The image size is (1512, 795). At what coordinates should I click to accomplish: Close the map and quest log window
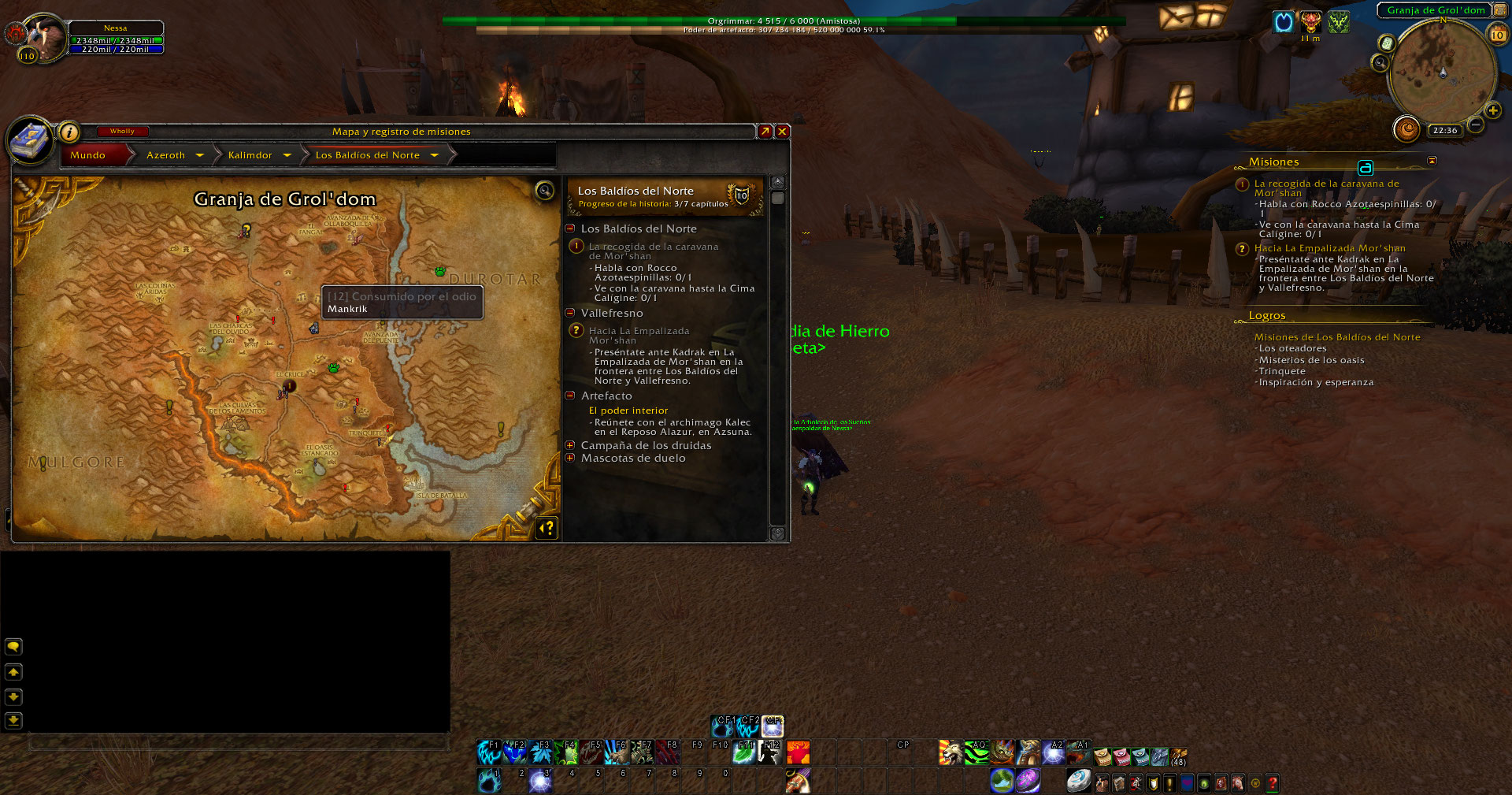click(x=782, y=132)
